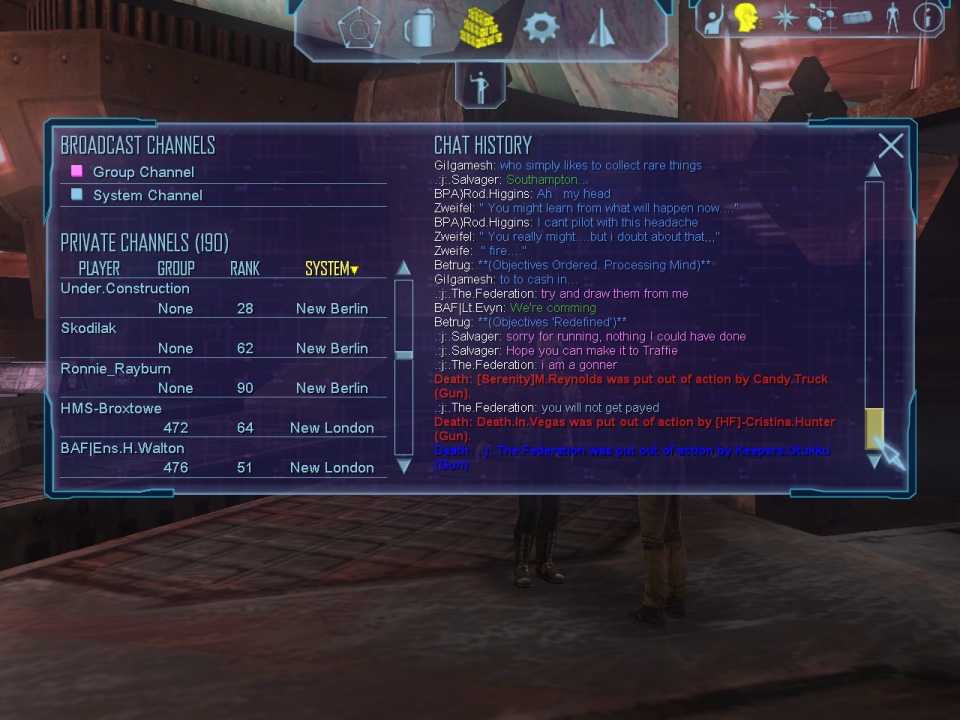Select the System Channel broadcast option
The image size is (960, 720).
tap(147, 195)
